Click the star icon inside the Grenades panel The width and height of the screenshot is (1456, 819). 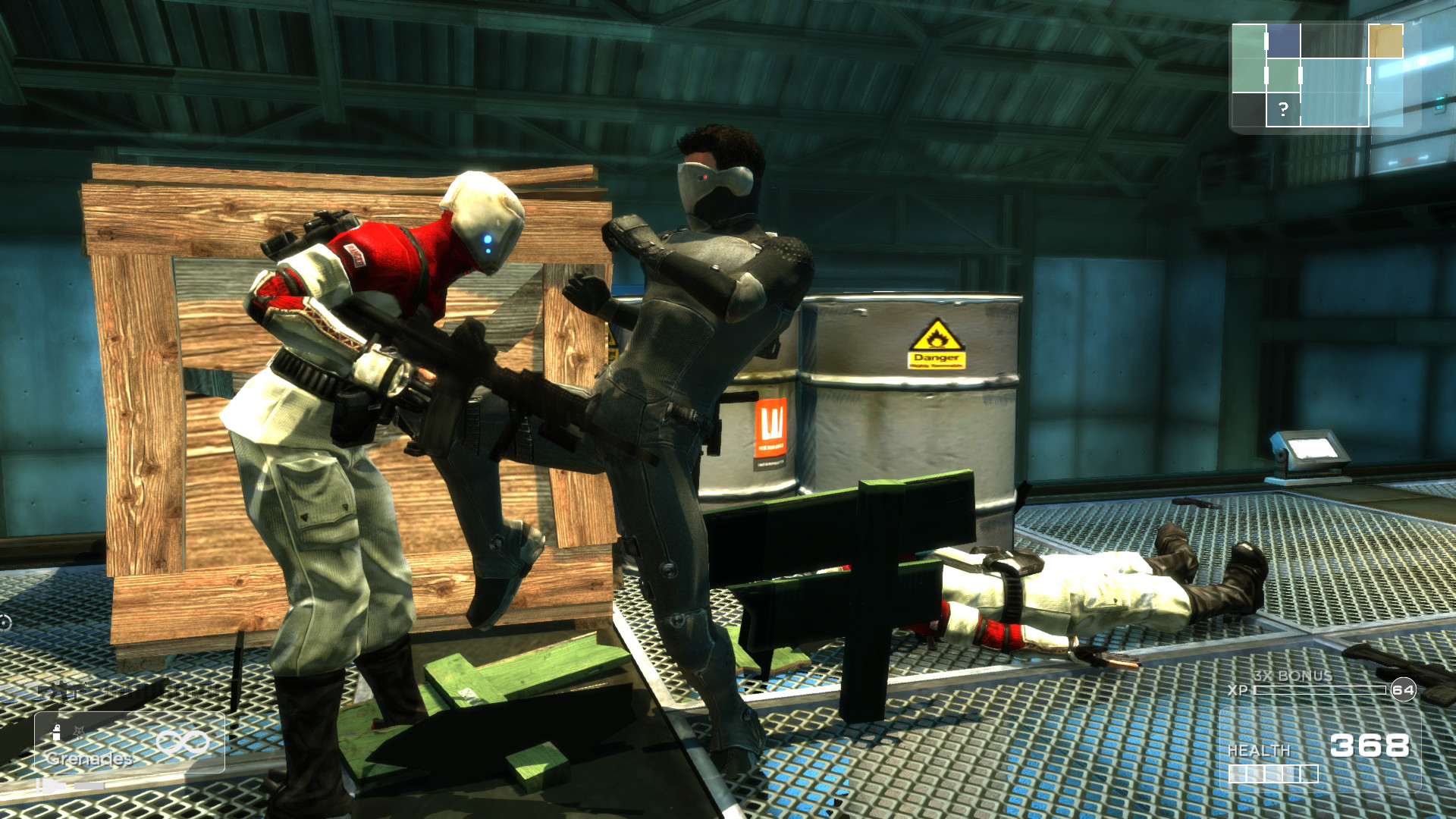point(79,730)
